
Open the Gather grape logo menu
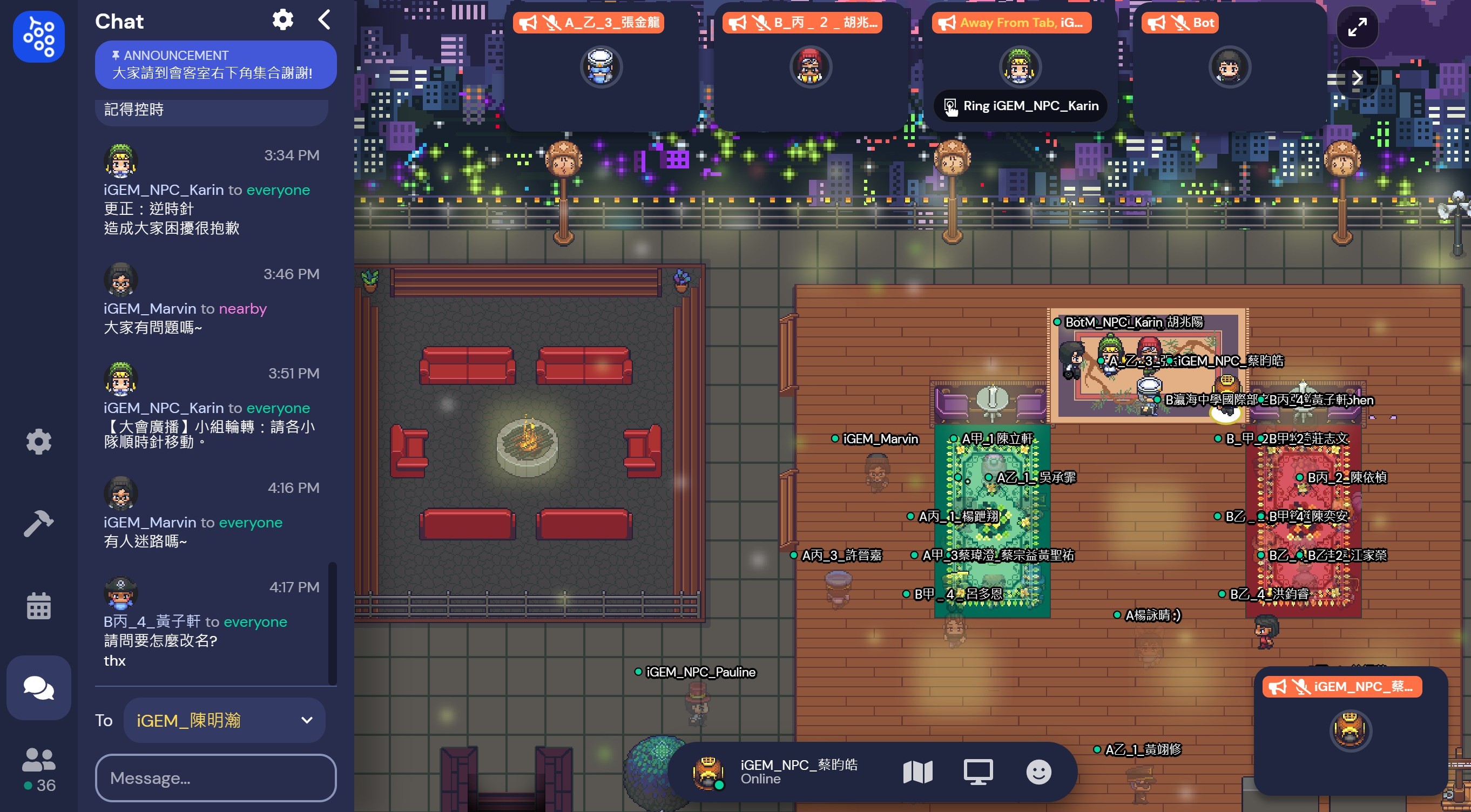39,37
